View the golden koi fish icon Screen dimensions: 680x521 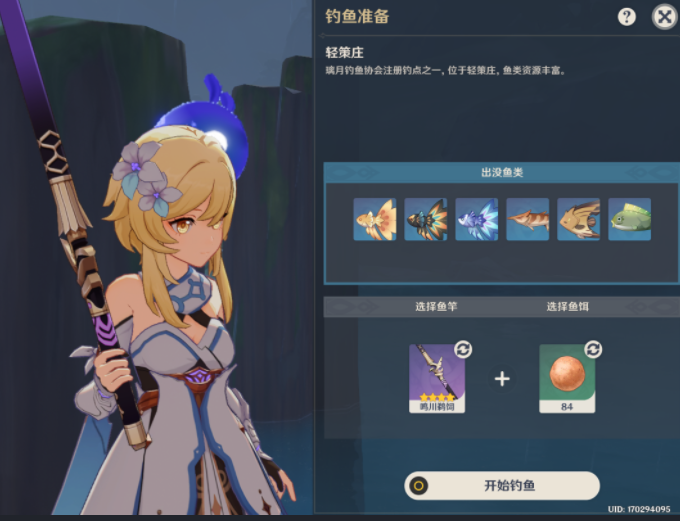click(x=375, y=219)
